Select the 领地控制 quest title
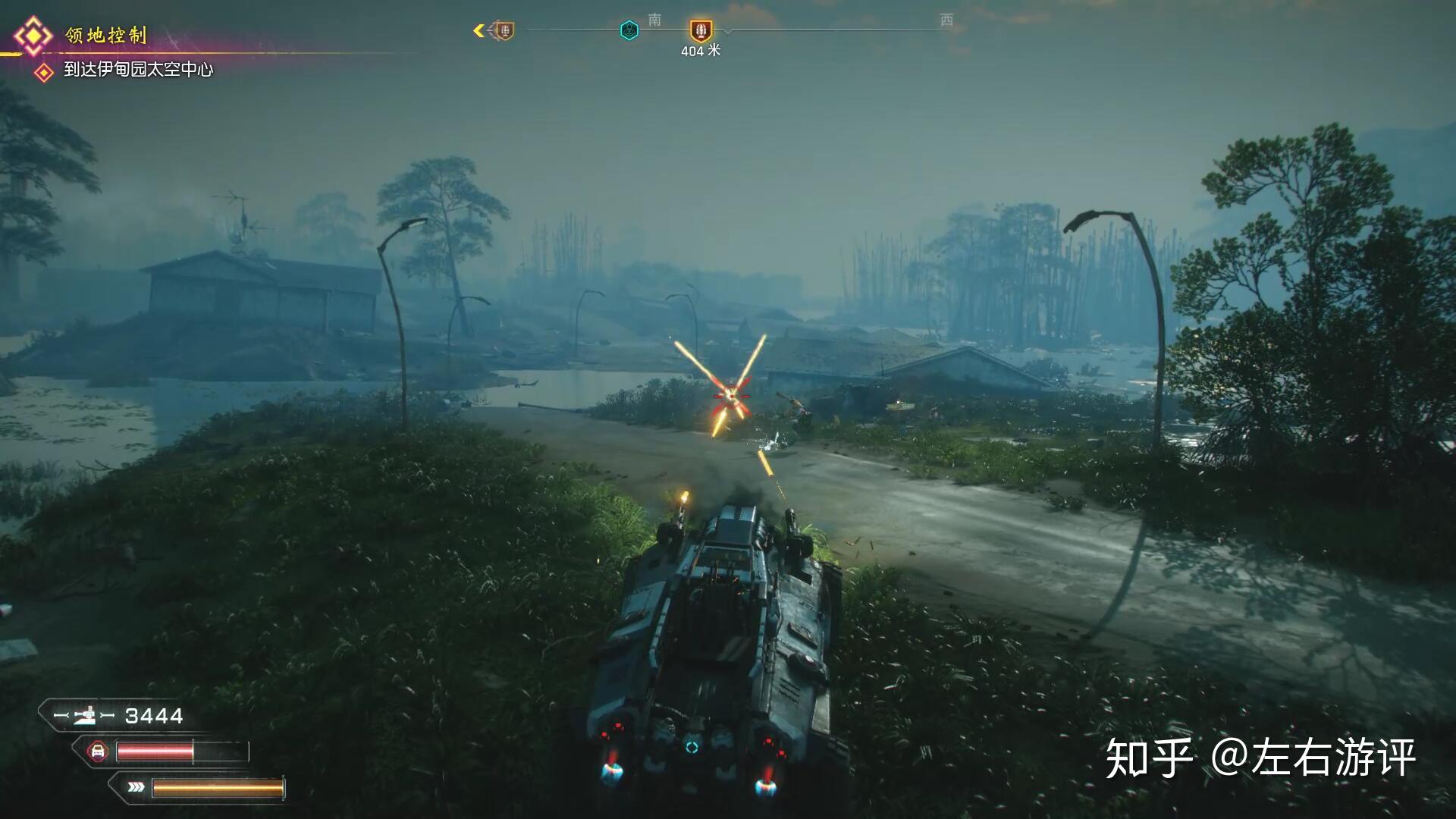The height and width of the screenshot is (819, 1456). (x=105, y=35)
